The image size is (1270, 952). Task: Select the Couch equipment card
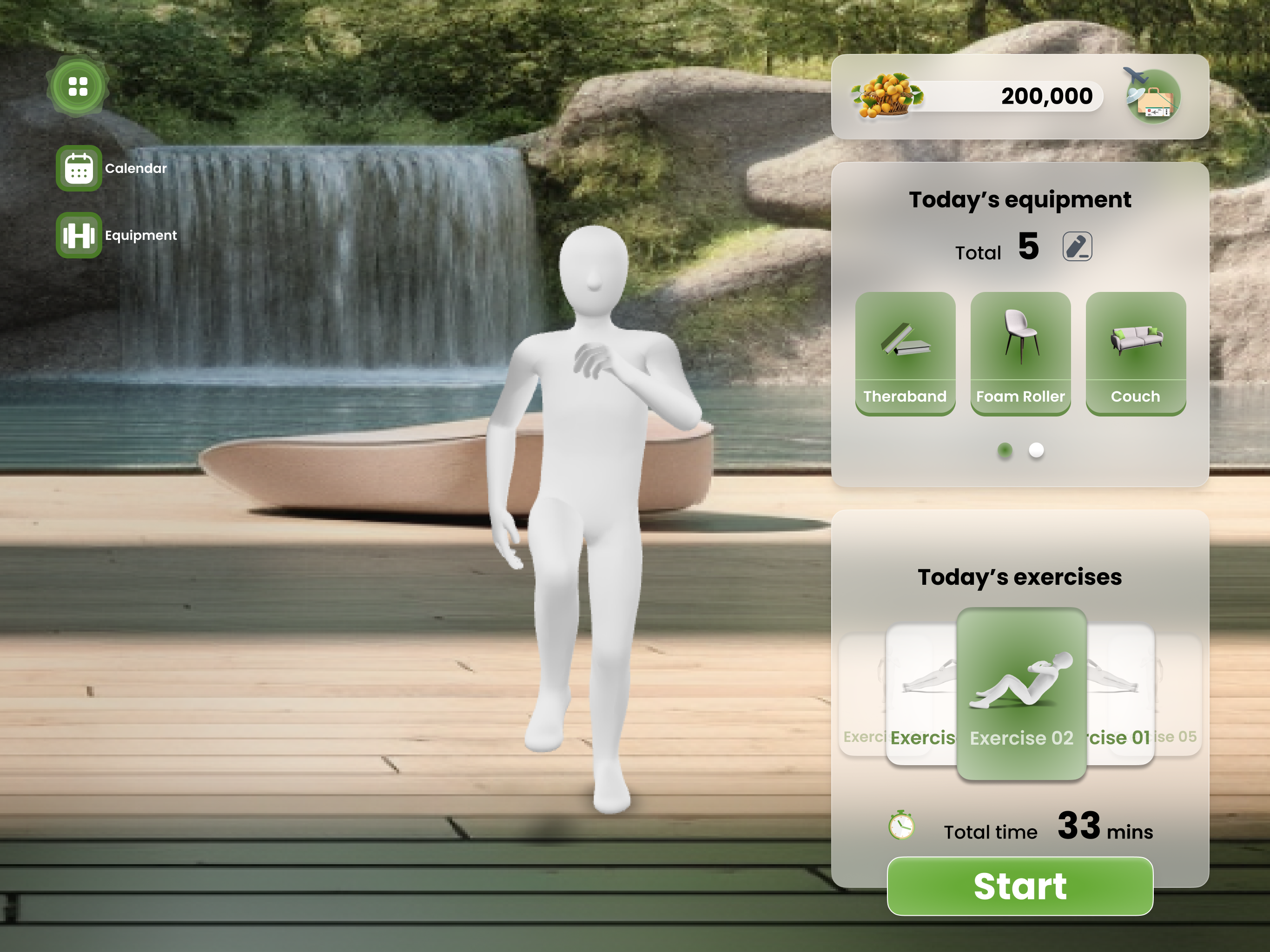point(1135,353)
